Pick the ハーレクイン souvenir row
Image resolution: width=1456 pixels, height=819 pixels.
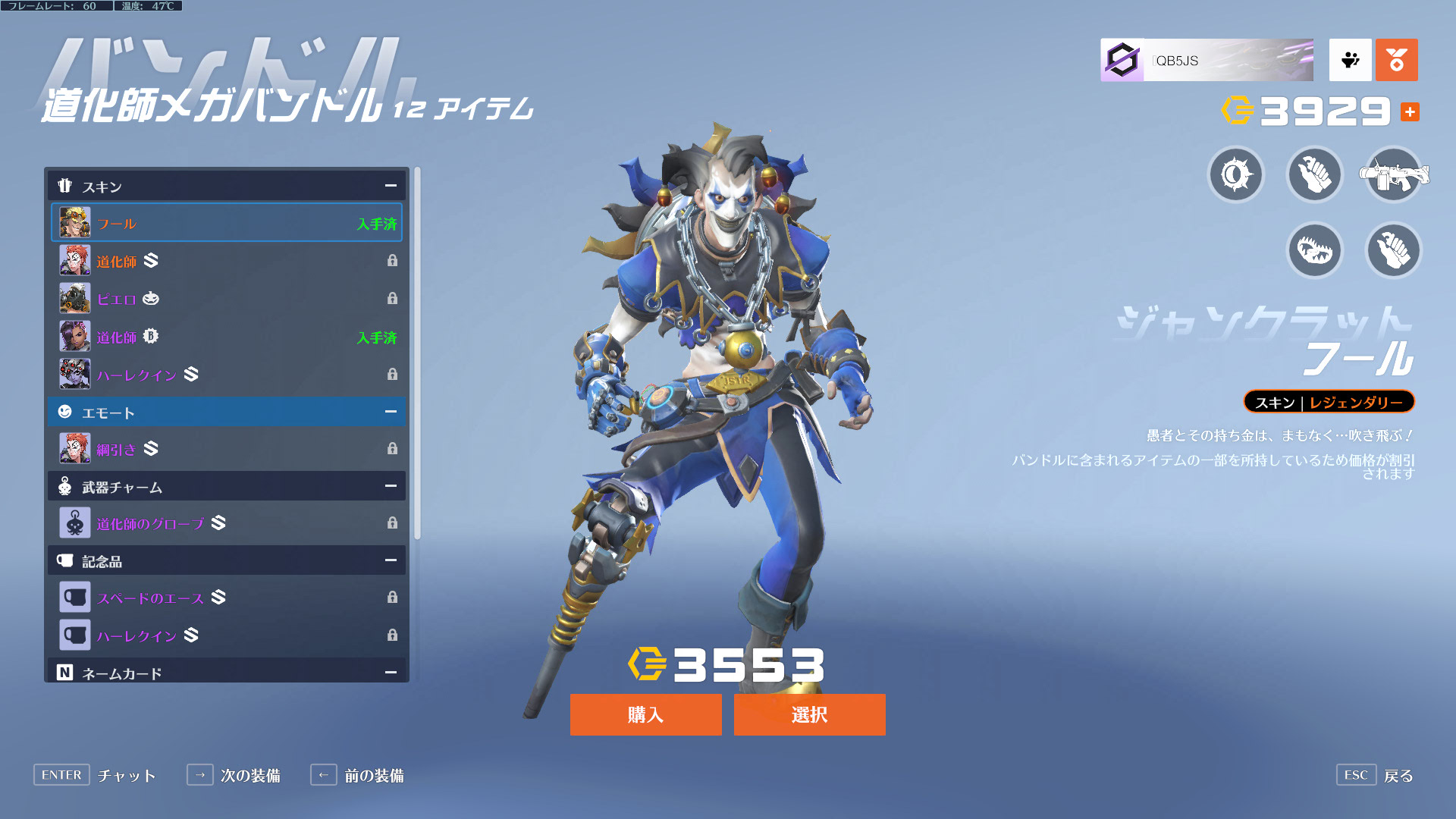[x=227, y=635]
